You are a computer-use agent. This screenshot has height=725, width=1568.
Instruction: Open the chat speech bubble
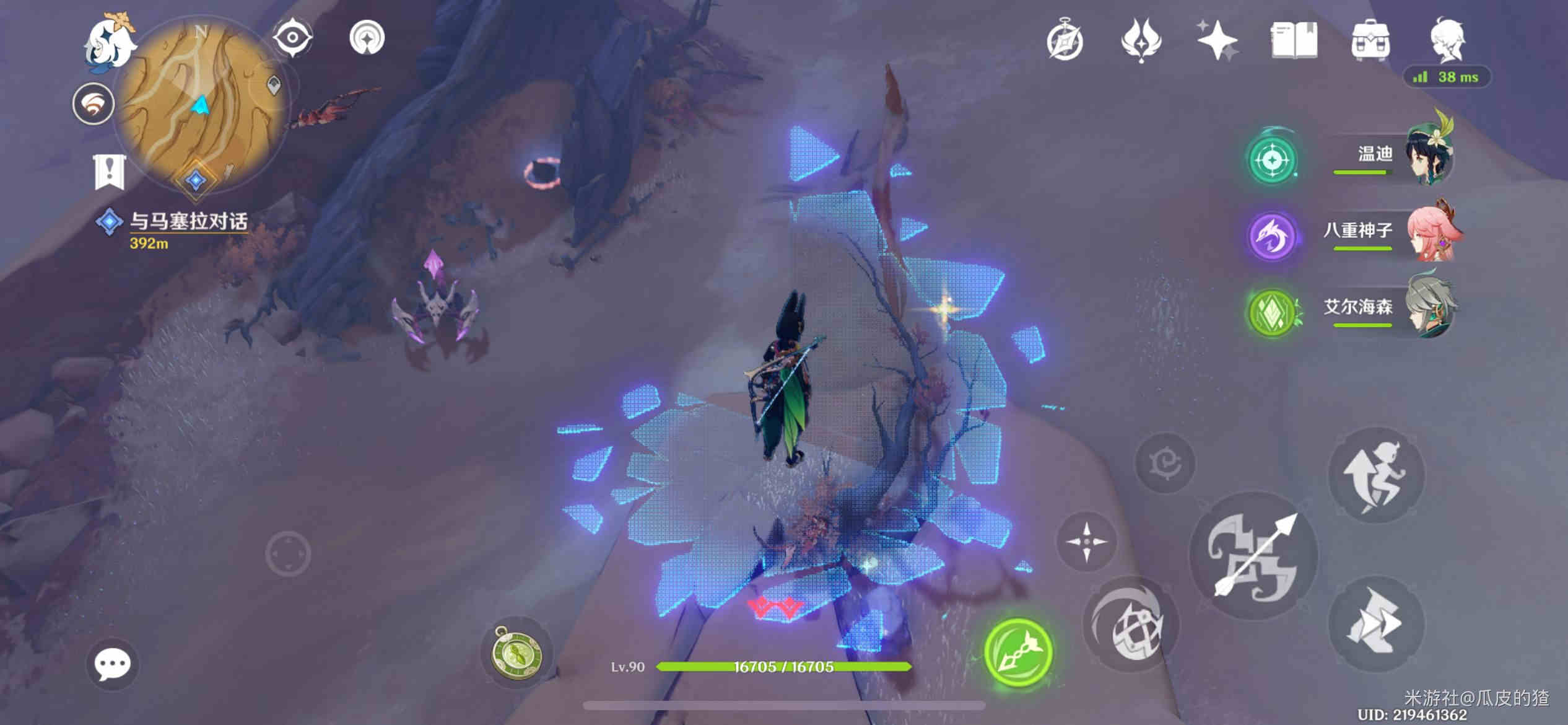(112, 665)
